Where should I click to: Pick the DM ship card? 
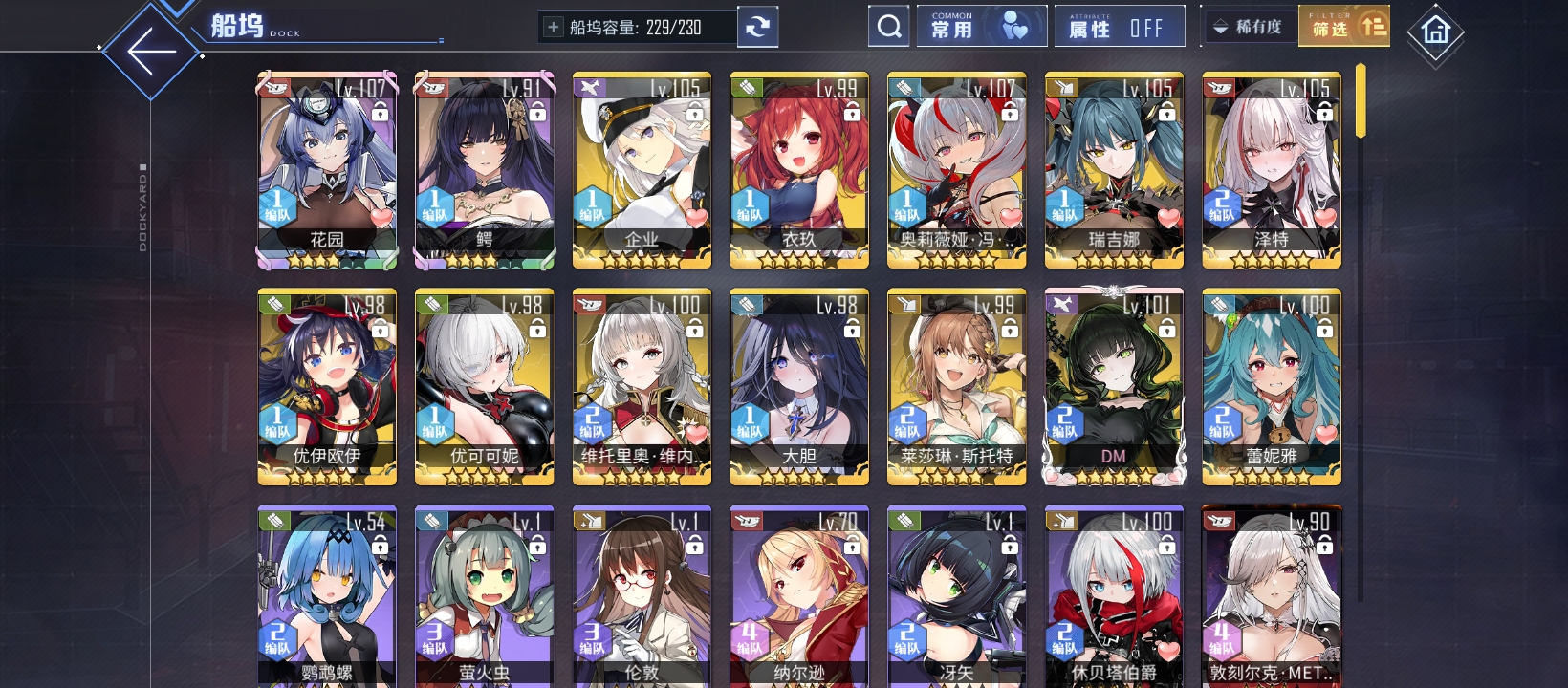click(1114, 387)
